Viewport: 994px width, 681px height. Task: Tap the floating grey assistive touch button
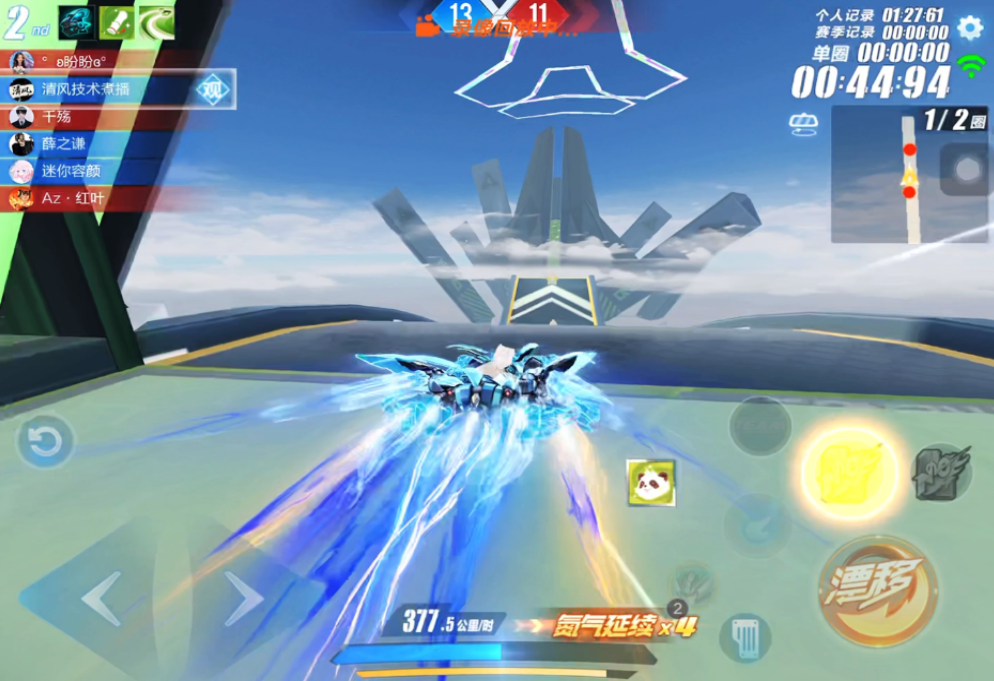pos(966,169)
